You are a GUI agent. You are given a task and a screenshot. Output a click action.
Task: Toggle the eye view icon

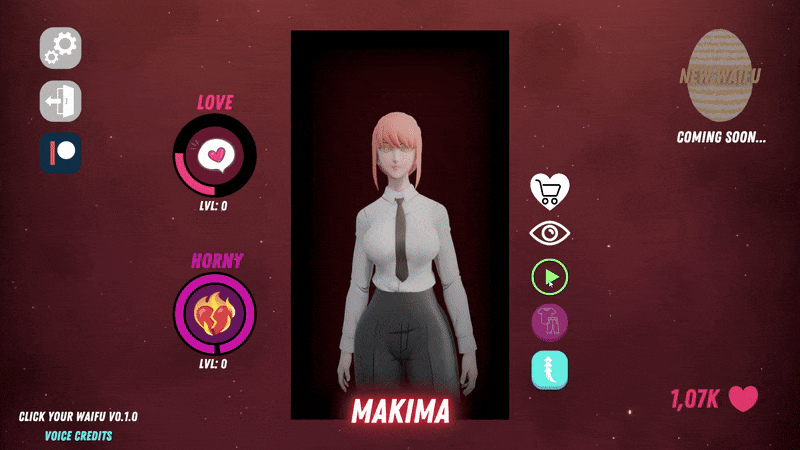coord(549,233)
